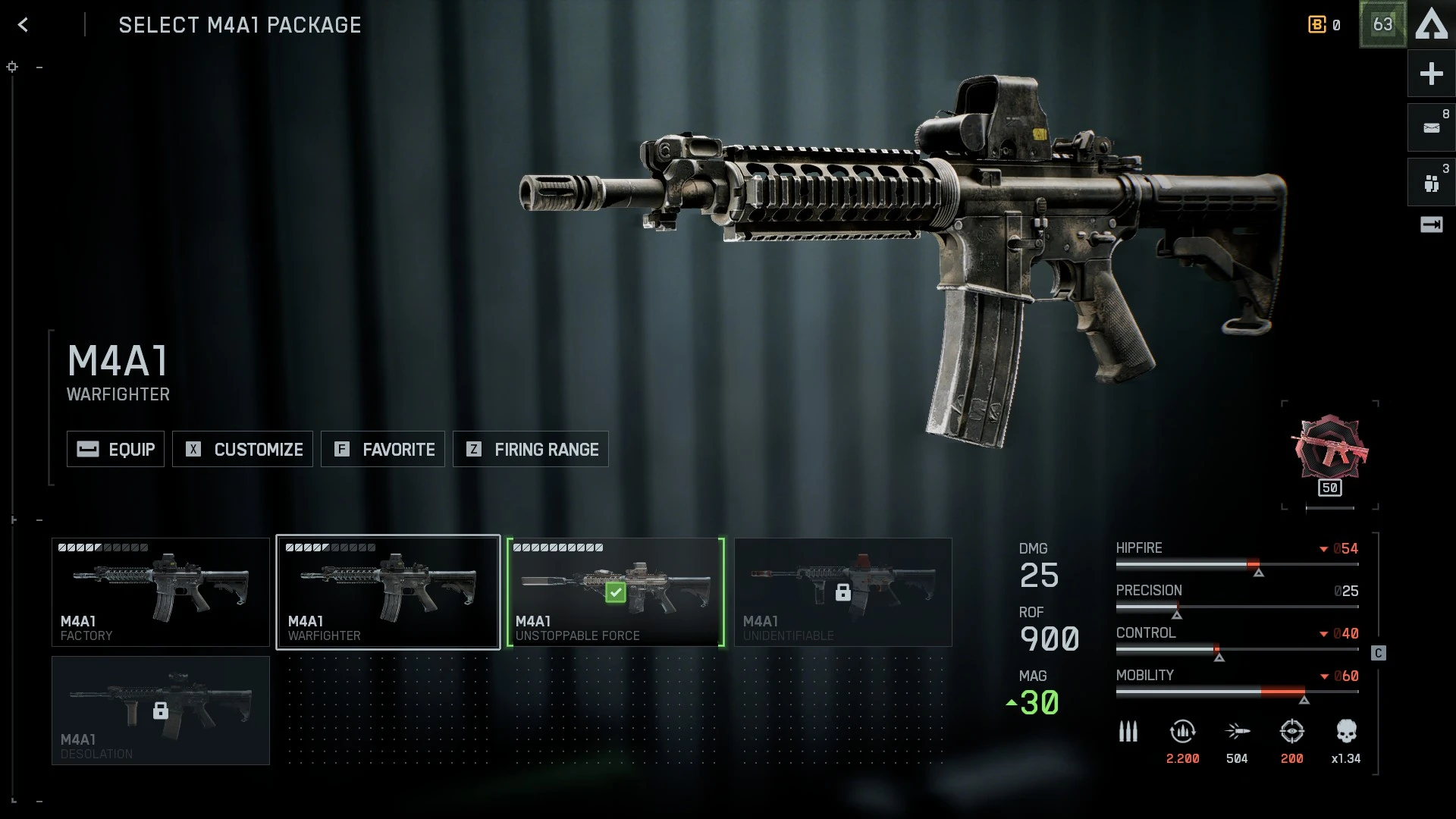Choose the M4A1 Warfighter package tile

[388, 592]
